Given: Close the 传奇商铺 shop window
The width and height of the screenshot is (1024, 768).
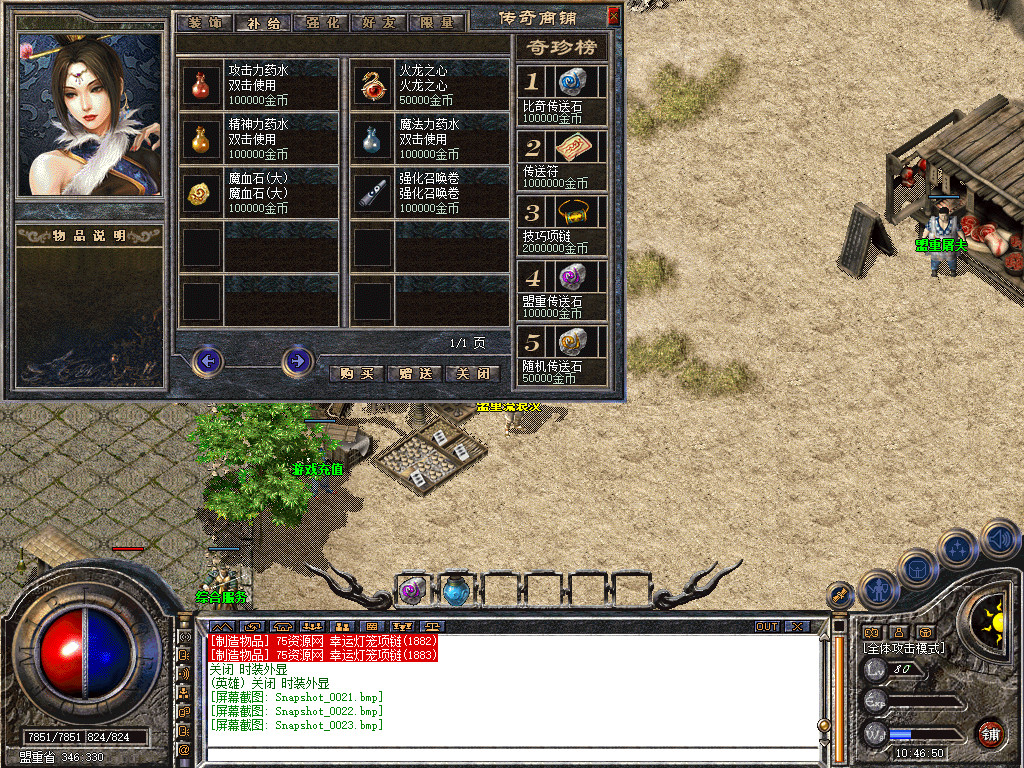Looking at the screenshot, I should point(613,15).
